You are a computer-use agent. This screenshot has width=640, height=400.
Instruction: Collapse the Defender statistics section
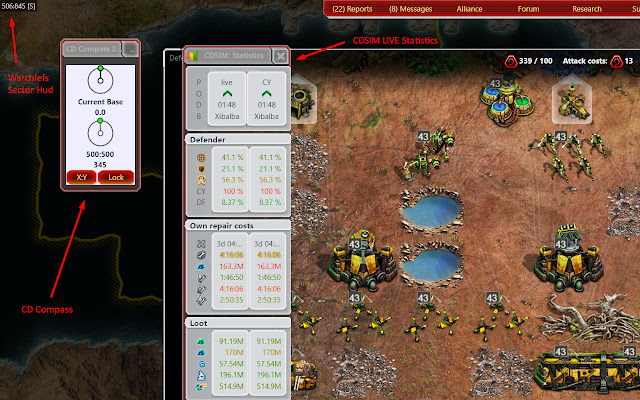[x=237, y=138]
